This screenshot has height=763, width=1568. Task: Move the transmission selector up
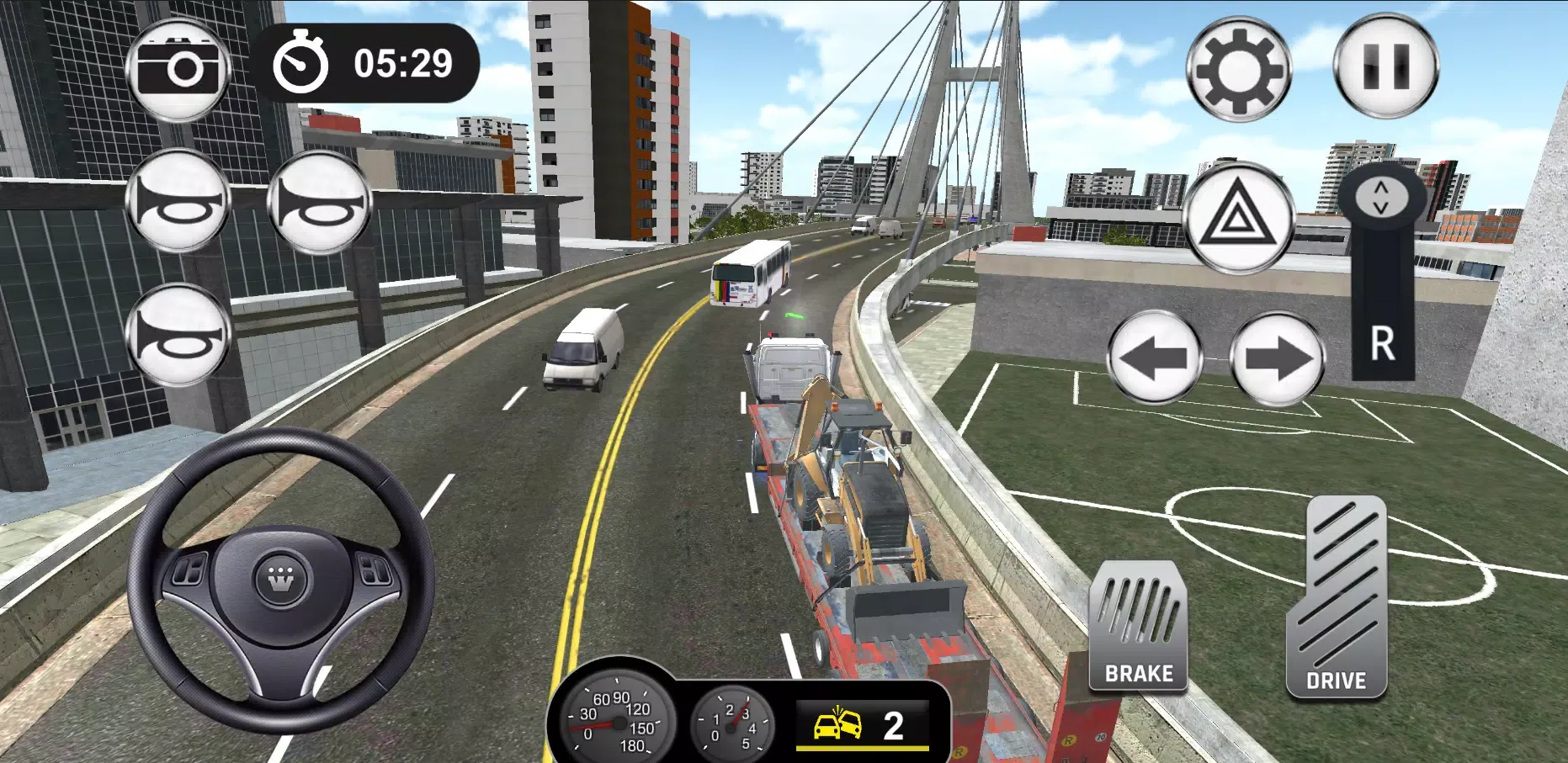coord(1382,186)
